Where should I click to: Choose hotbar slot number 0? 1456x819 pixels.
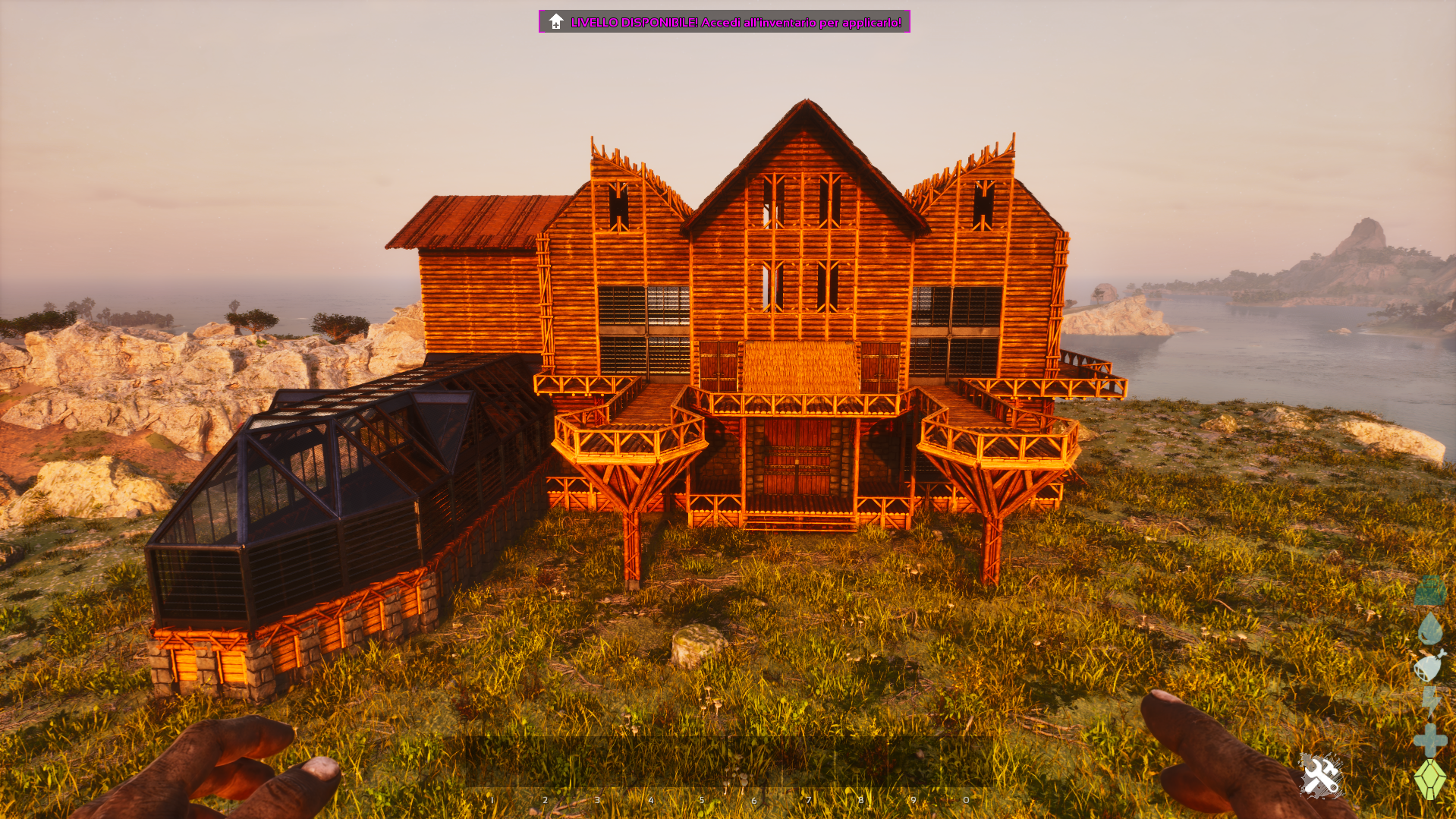967,763
